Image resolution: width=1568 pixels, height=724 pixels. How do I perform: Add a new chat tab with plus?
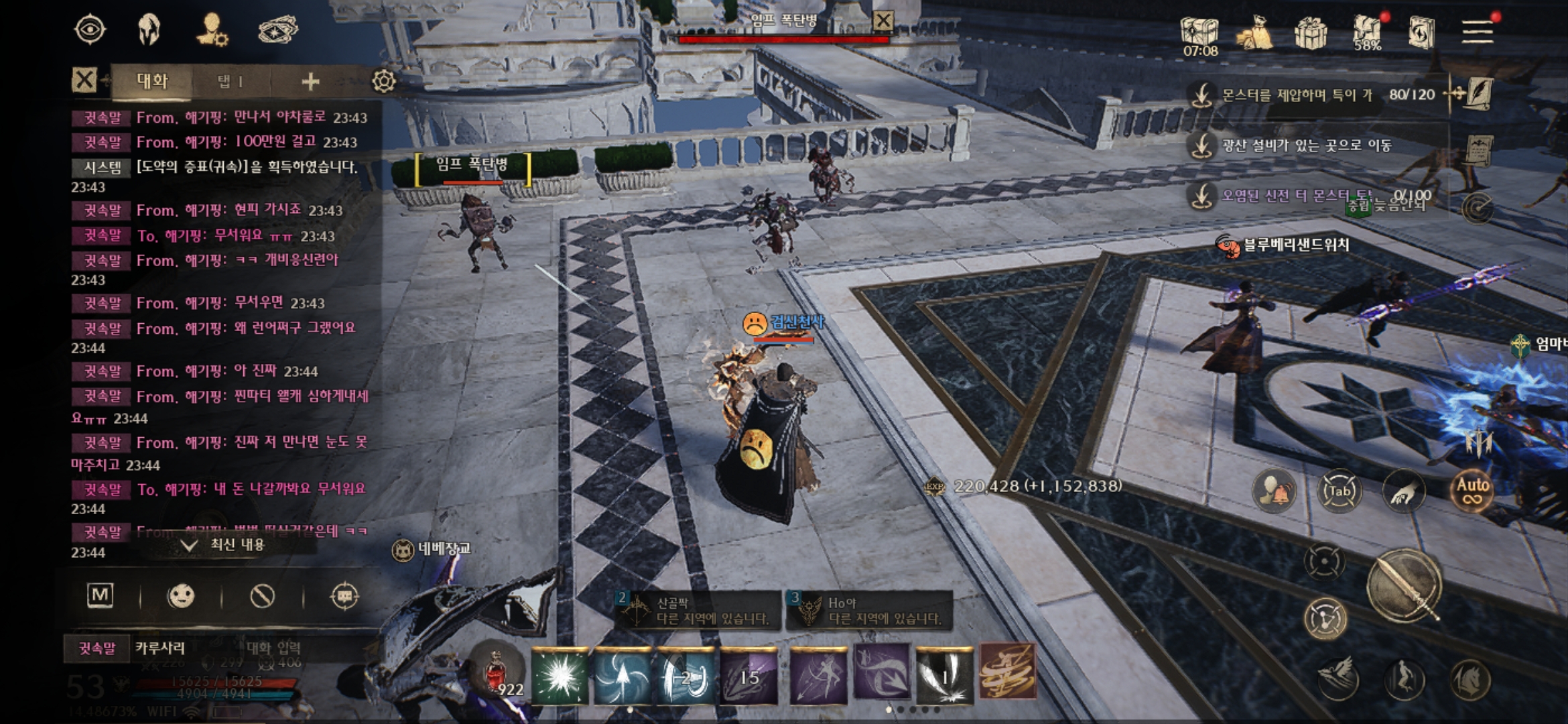point(310,82)
